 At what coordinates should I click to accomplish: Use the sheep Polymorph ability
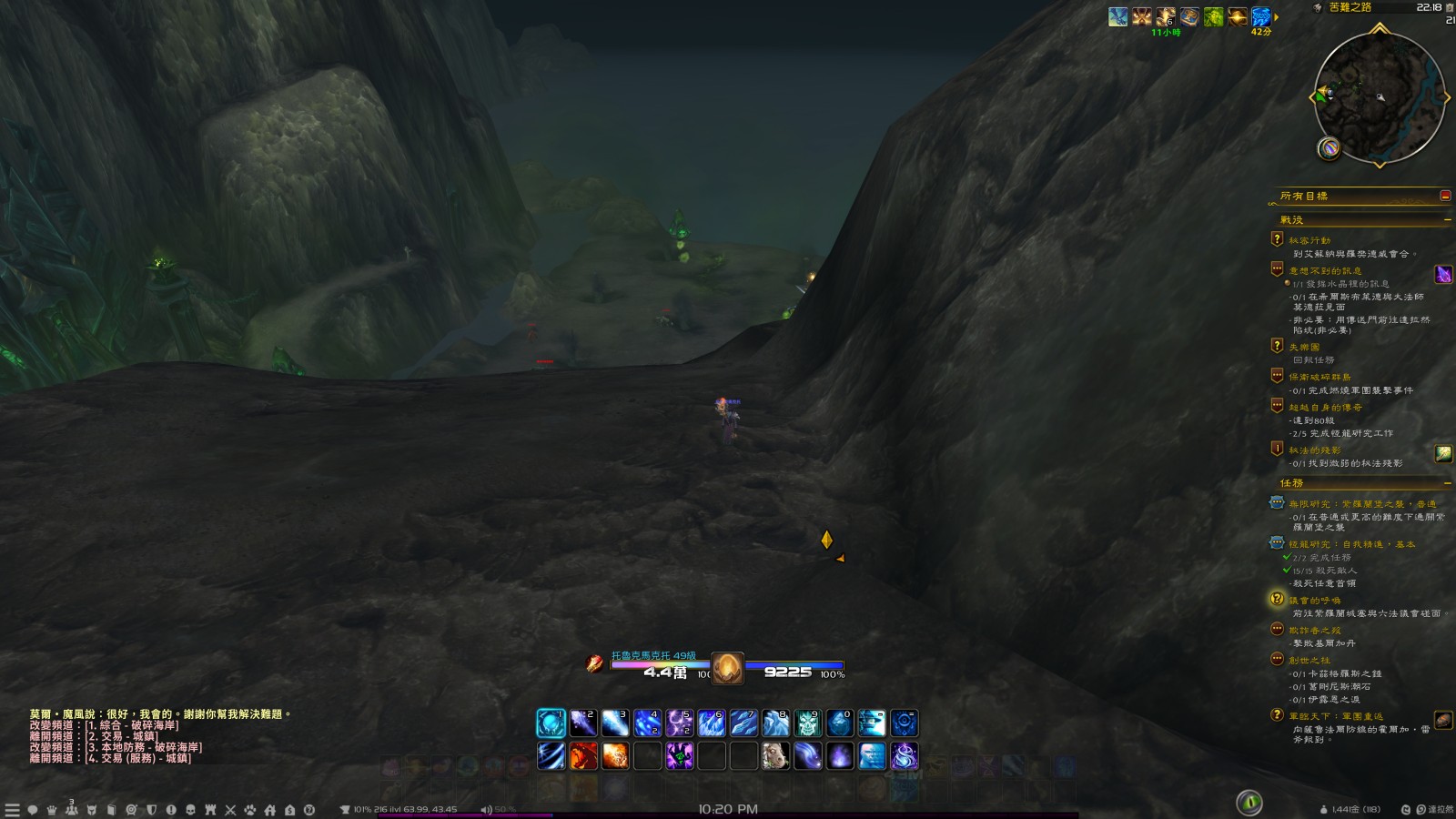pyautogui.click(x=775, y=755)
